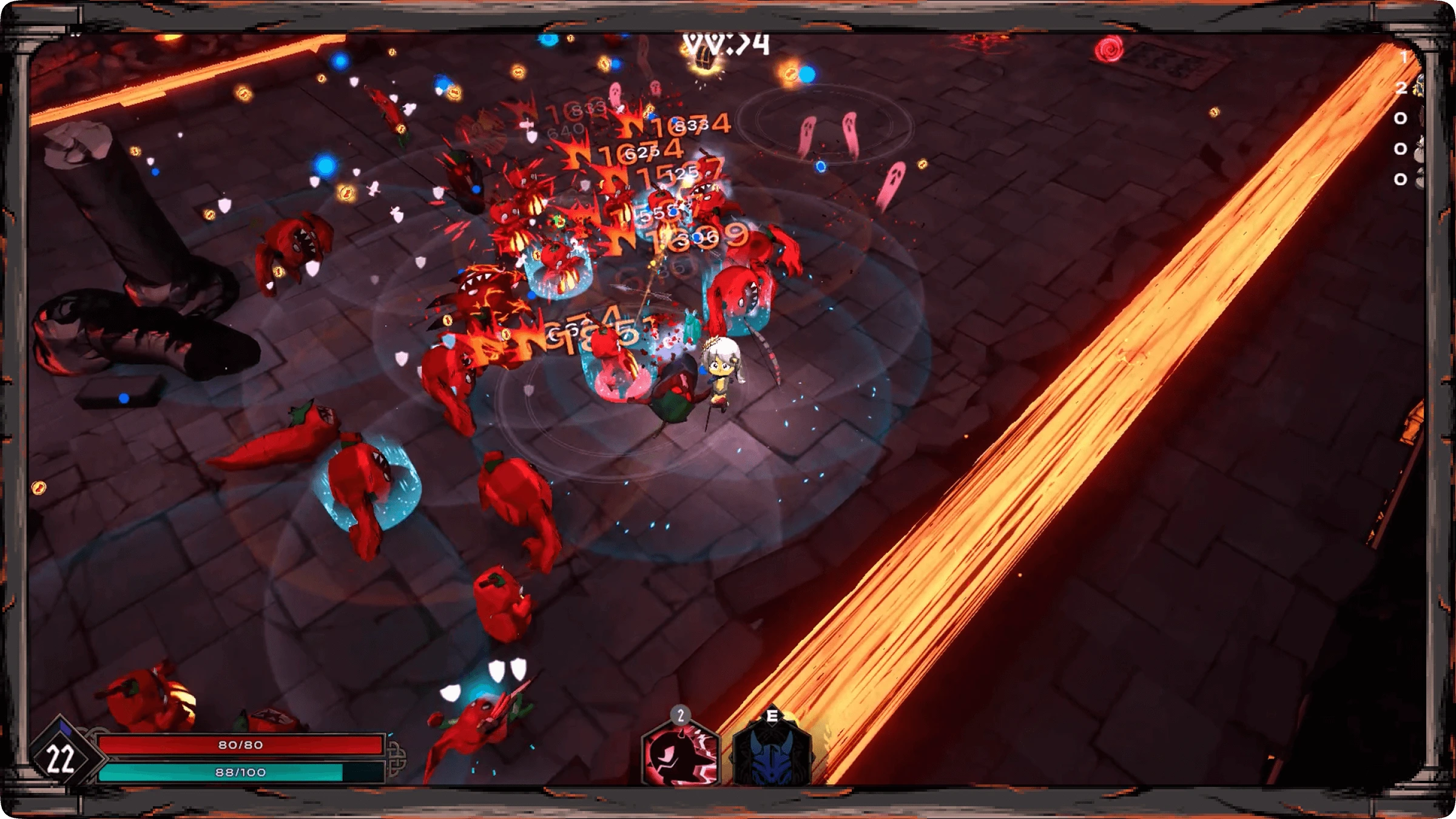1456x819 pixels.
Task: Collect a spinning gold coin pickup
Action: point(244,94)
